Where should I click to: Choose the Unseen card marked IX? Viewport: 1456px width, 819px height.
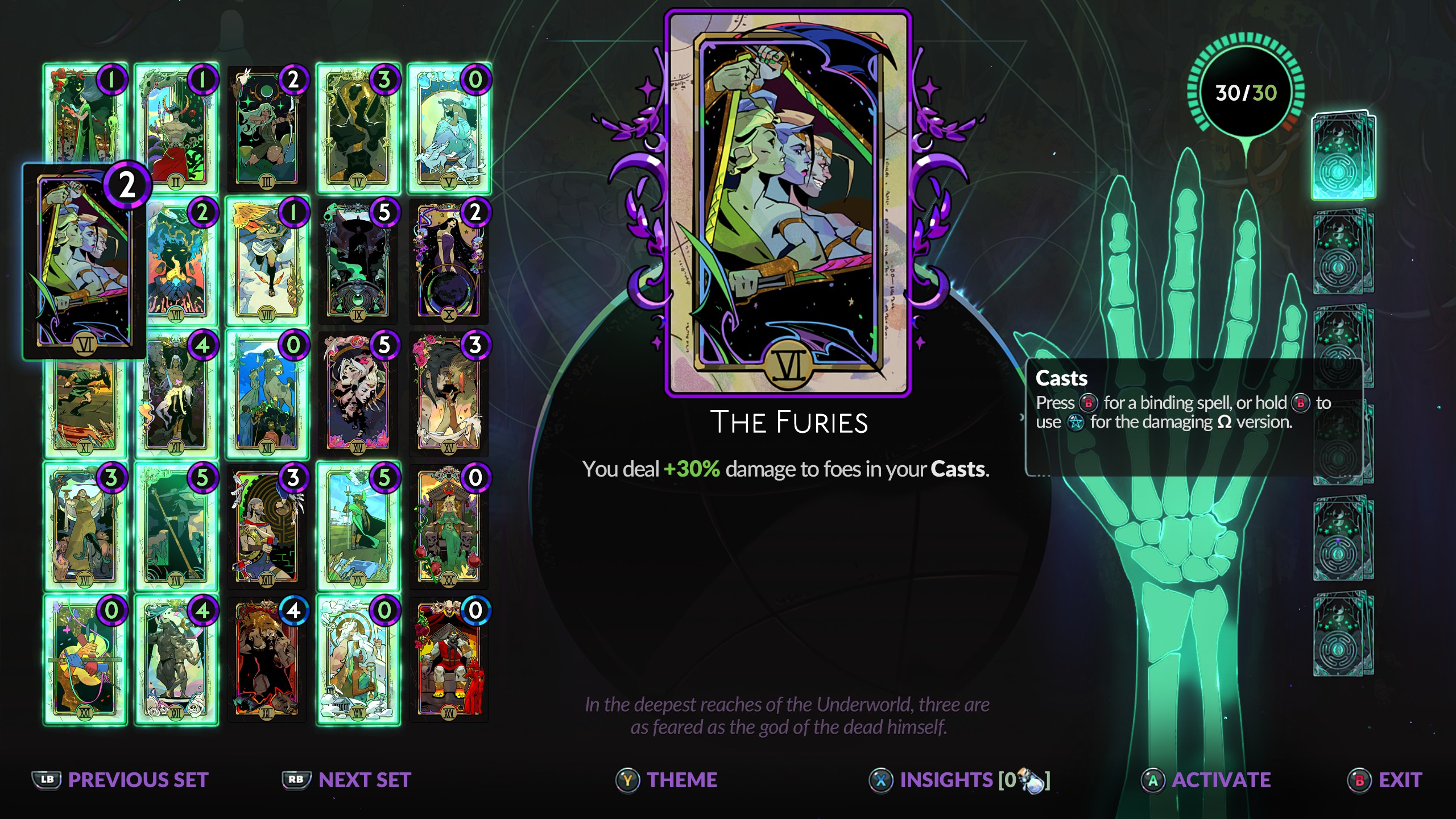358,262
